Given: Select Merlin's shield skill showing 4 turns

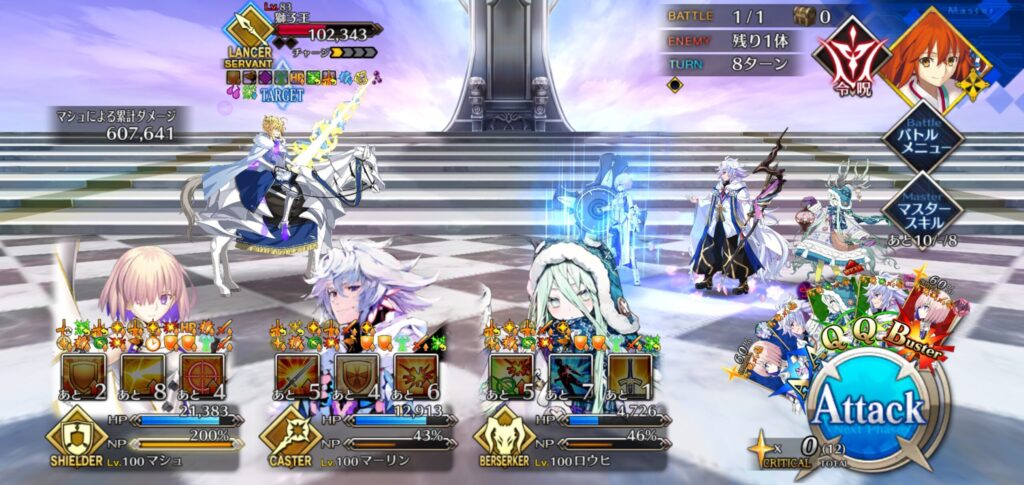Looking at the screenshot, I should [355, 376].
